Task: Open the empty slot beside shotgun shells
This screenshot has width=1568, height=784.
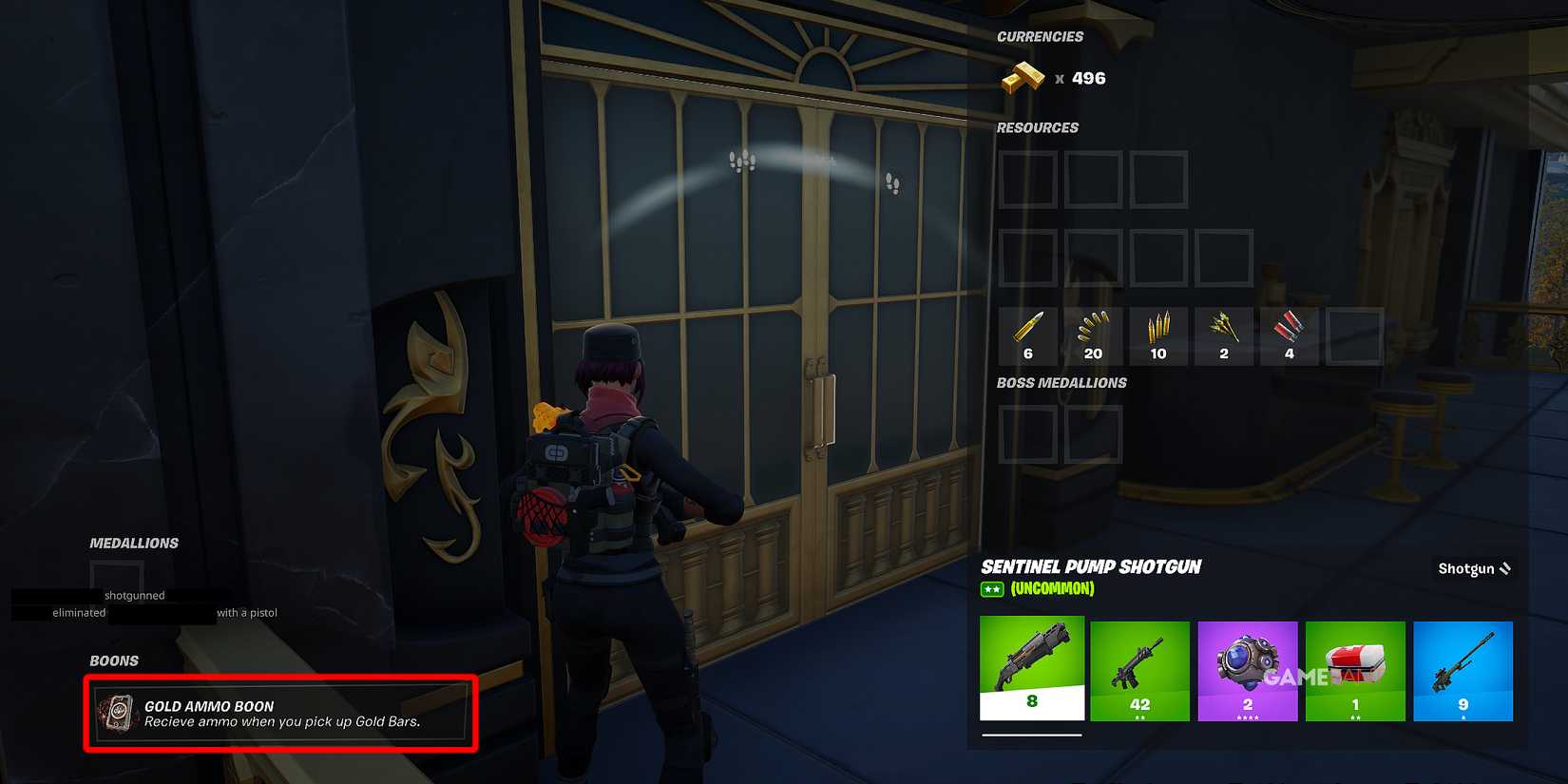Action: [1354, 335]
